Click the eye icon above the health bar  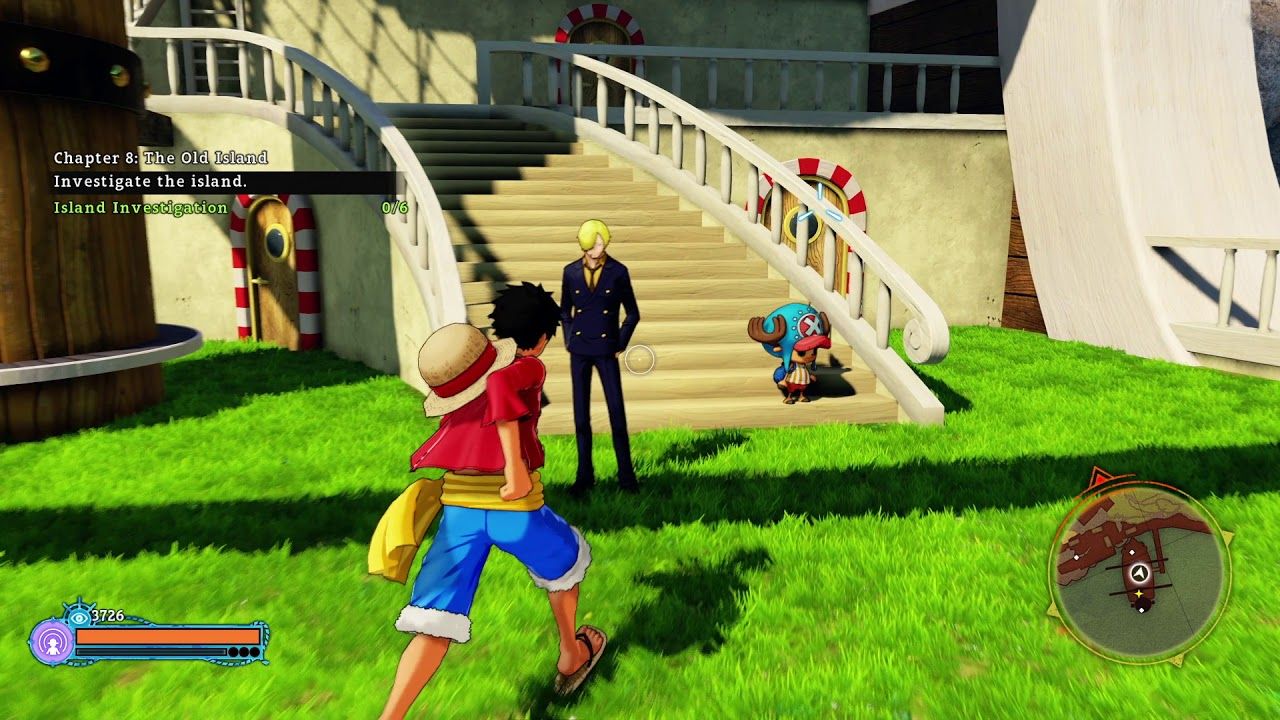(x=78, y=617)
